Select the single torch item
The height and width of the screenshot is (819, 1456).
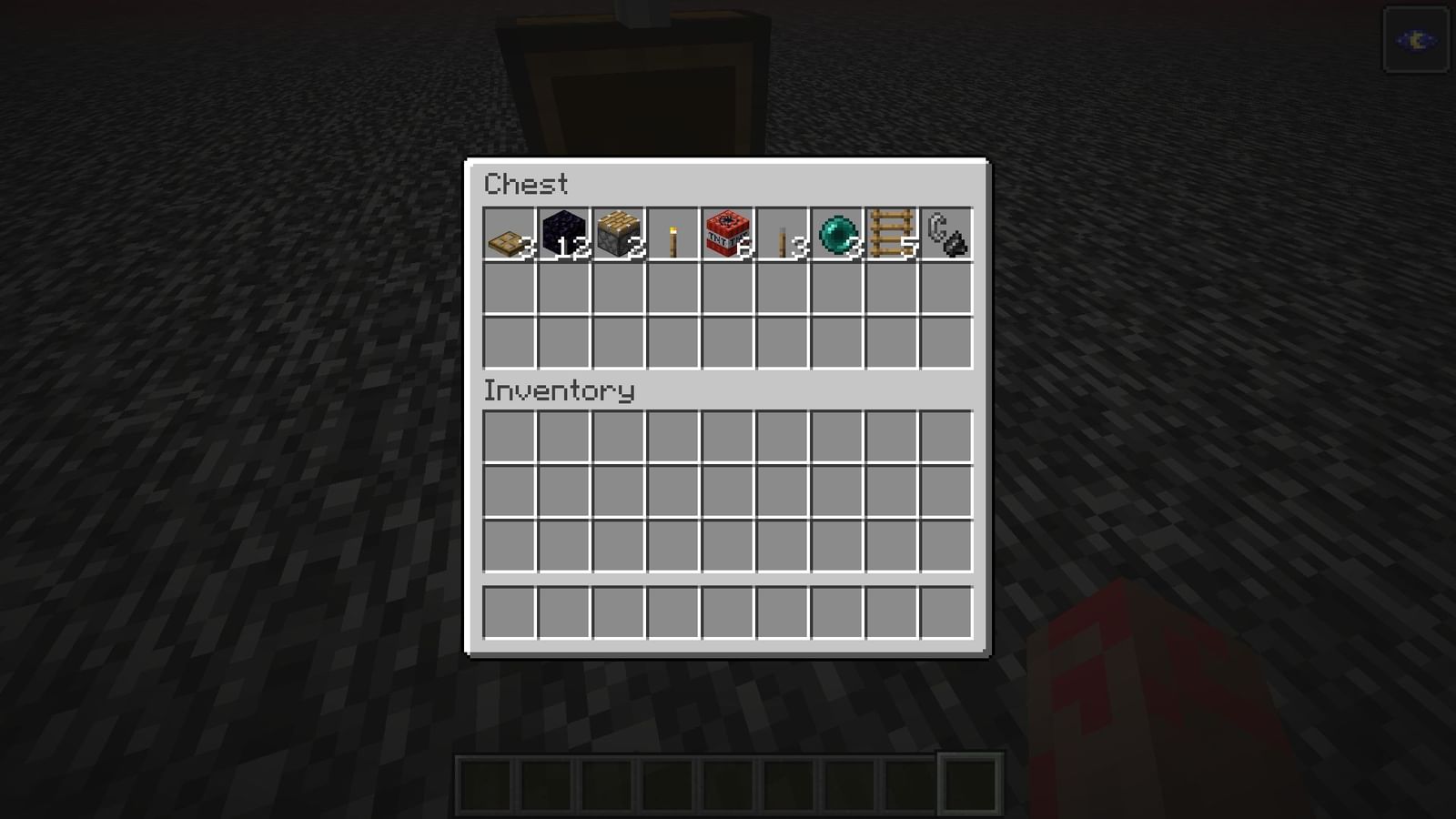coord(674,235)
